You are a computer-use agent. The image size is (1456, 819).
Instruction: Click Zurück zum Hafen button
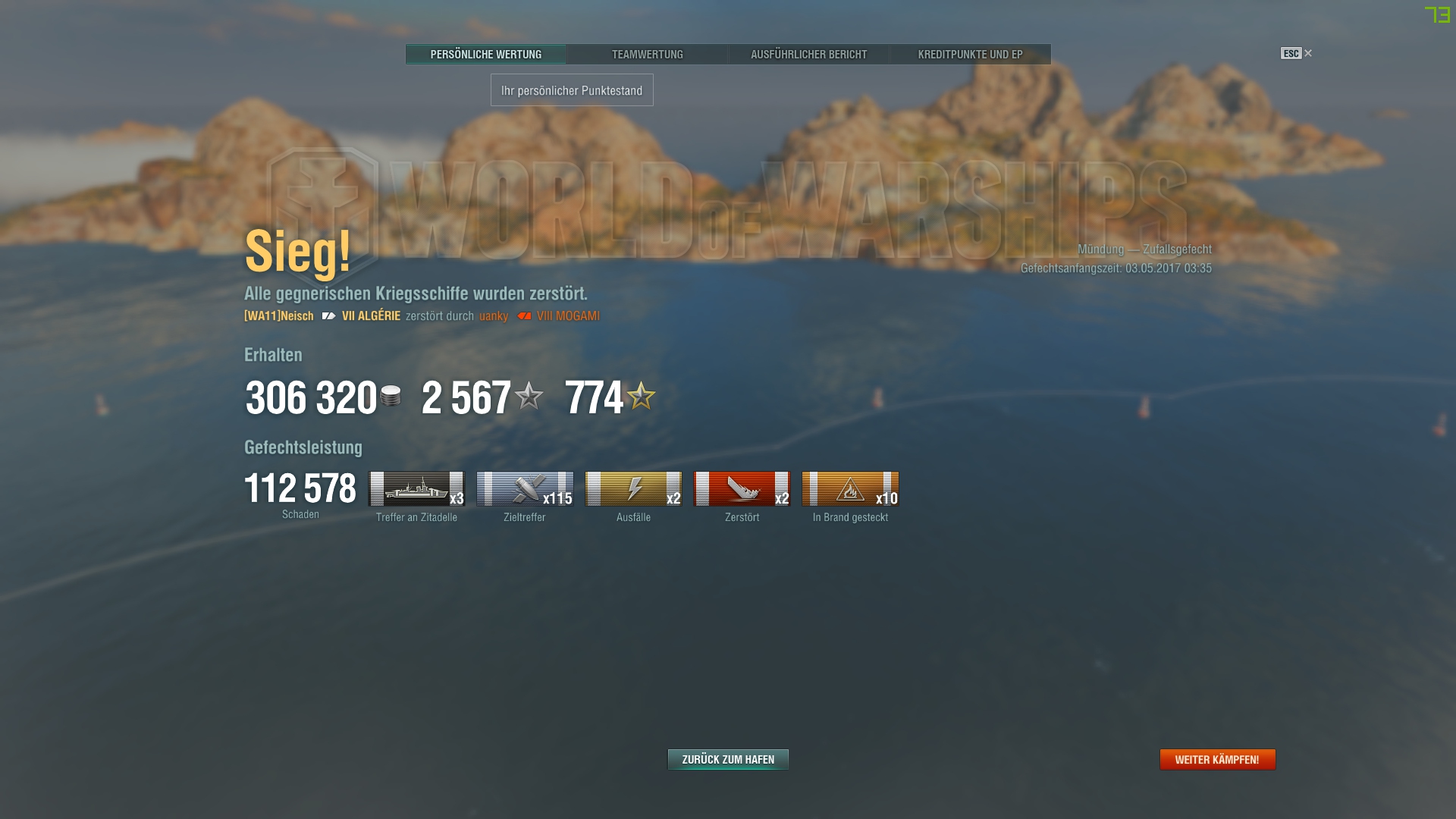[727, 758]
